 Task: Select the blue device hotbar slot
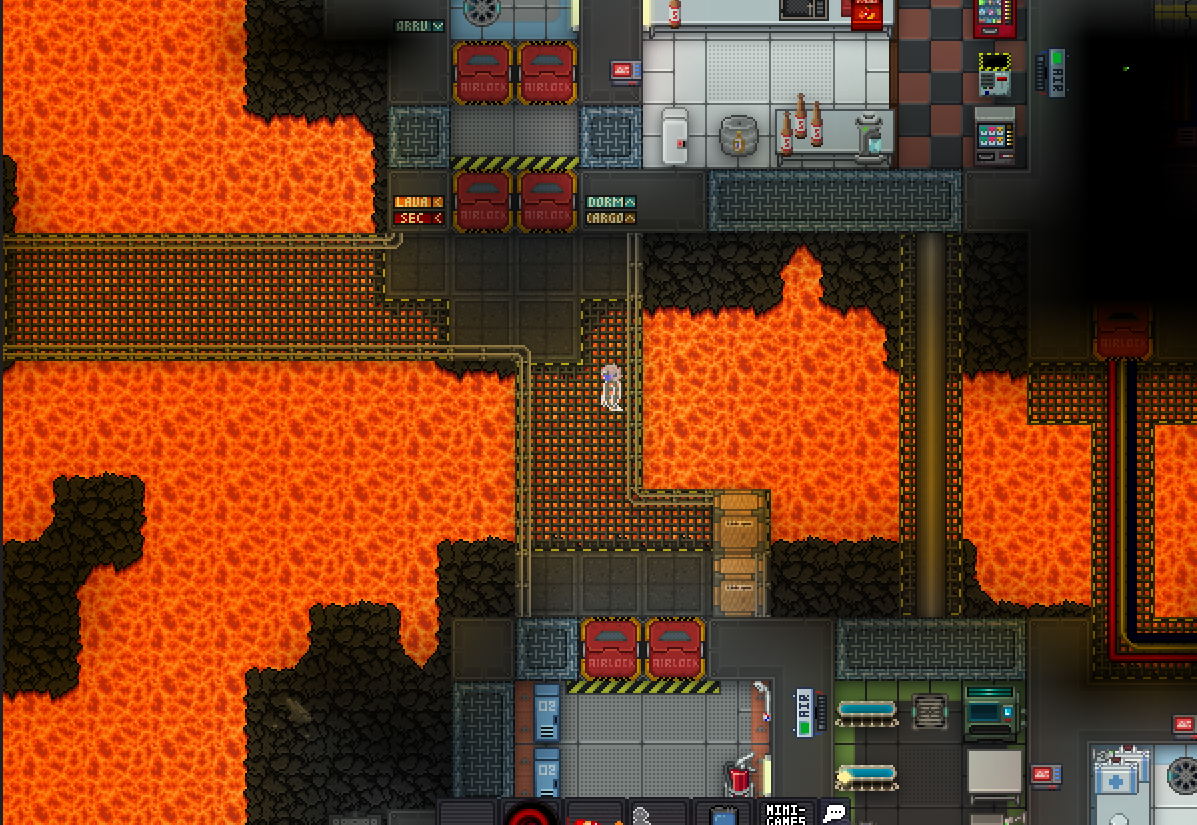pos(723,816)
